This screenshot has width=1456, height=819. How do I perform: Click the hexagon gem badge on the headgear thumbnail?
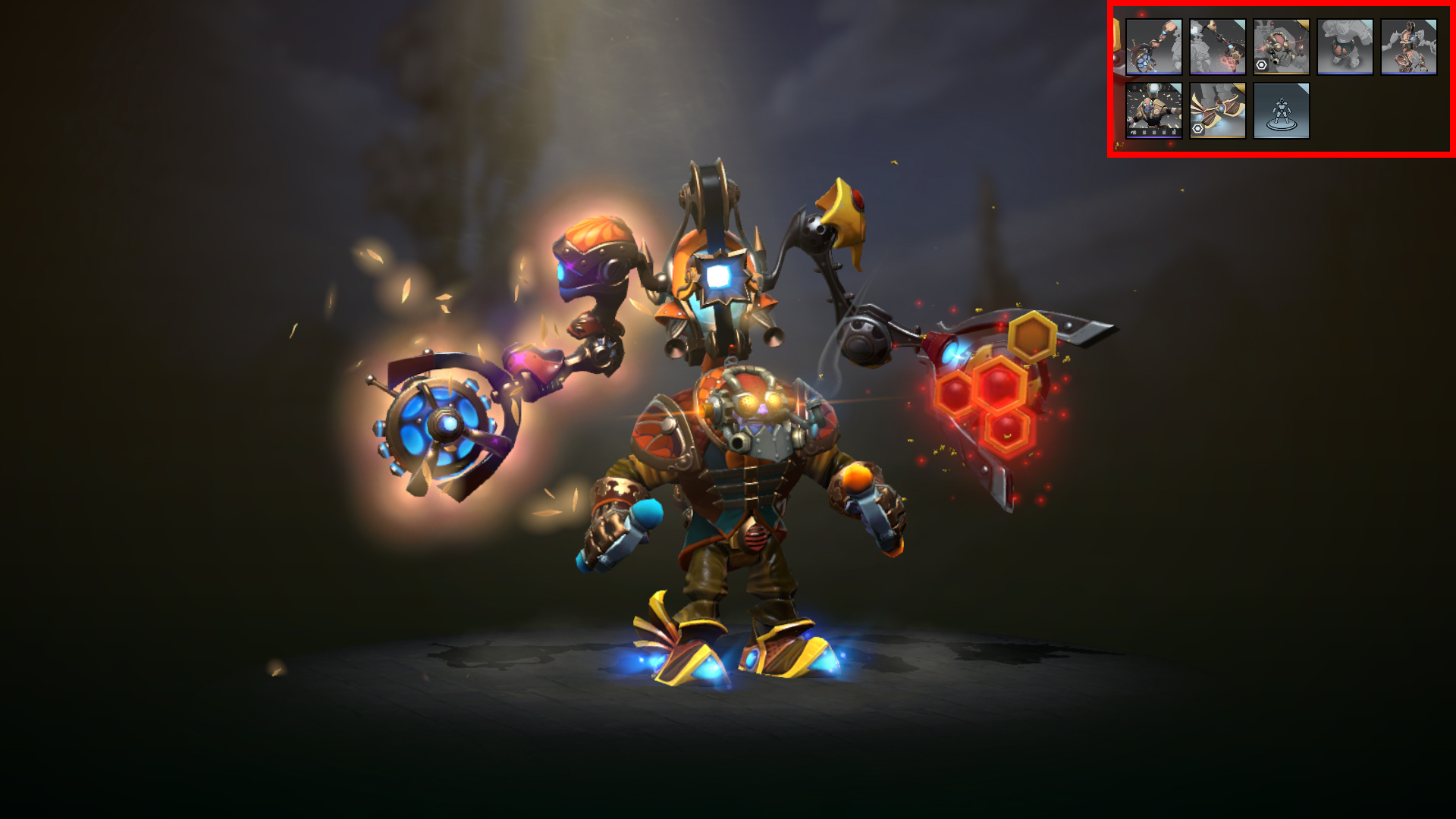pyautogui.click(x=1260, y=66)
